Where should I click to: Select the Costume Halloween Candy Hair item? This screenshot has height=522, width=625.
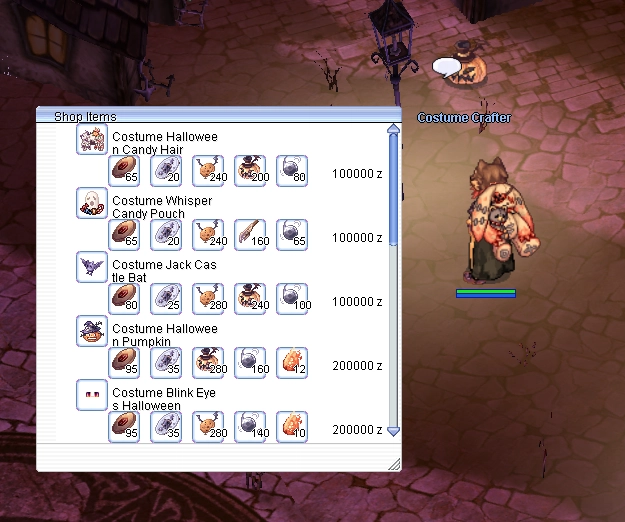pos(164,142)
